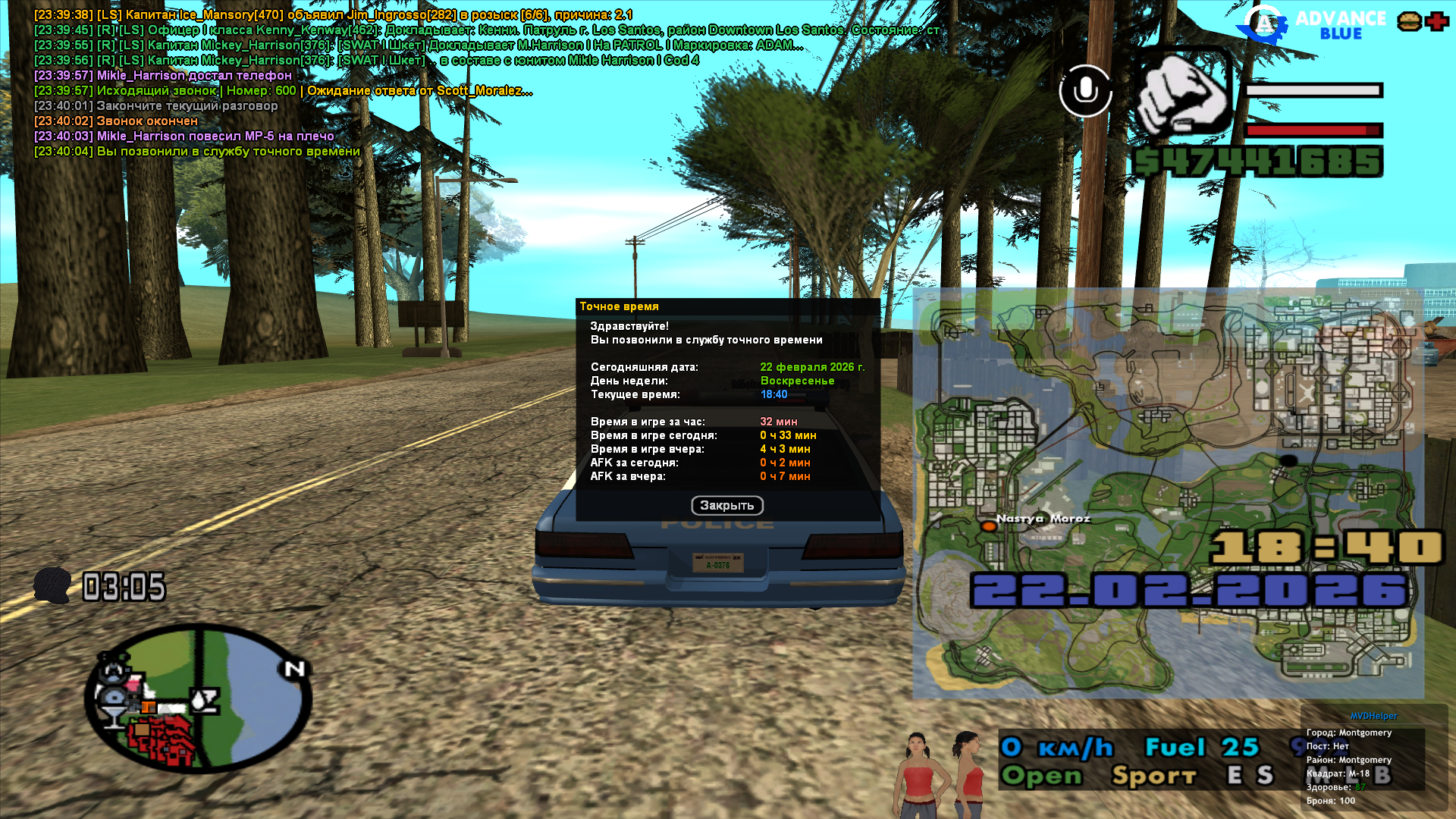Viewport: 1456px width, 819px height.
Task: Click the burger hunger icon
Action: (1409, 22)
